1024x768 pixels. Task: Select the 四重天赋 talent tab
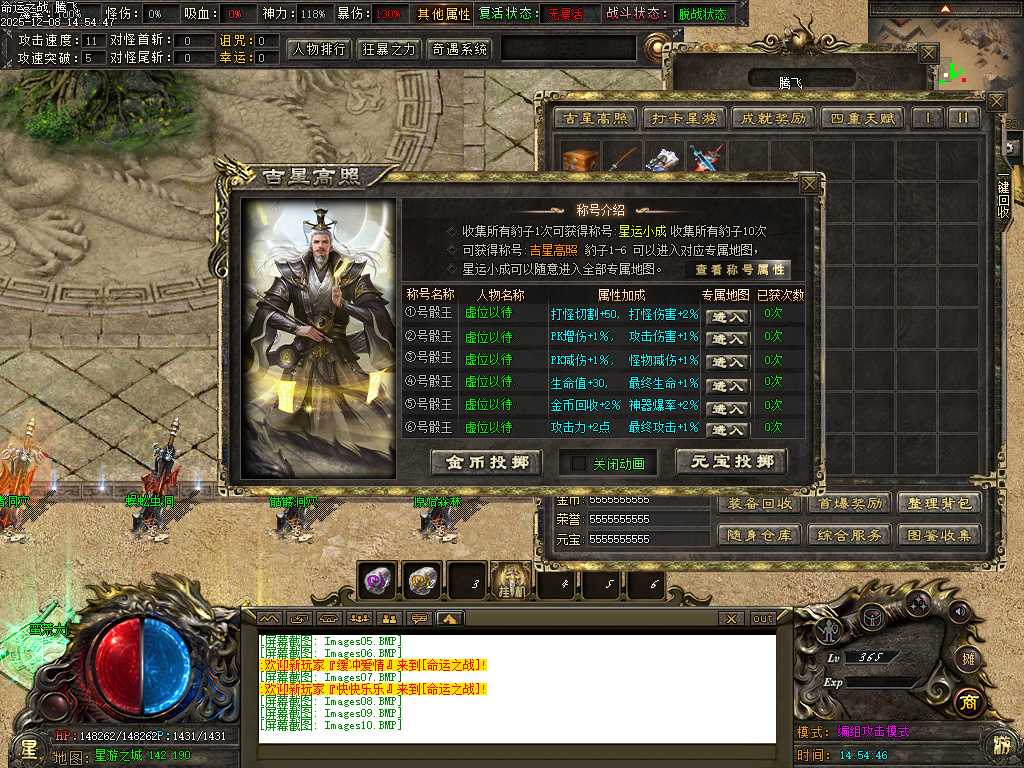861,118
